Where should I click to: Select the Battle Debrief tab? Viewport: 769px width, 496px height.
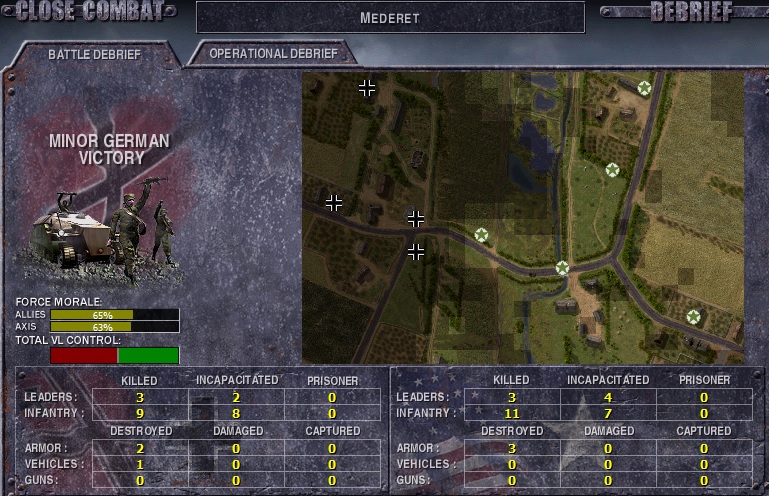click(95, 54)
